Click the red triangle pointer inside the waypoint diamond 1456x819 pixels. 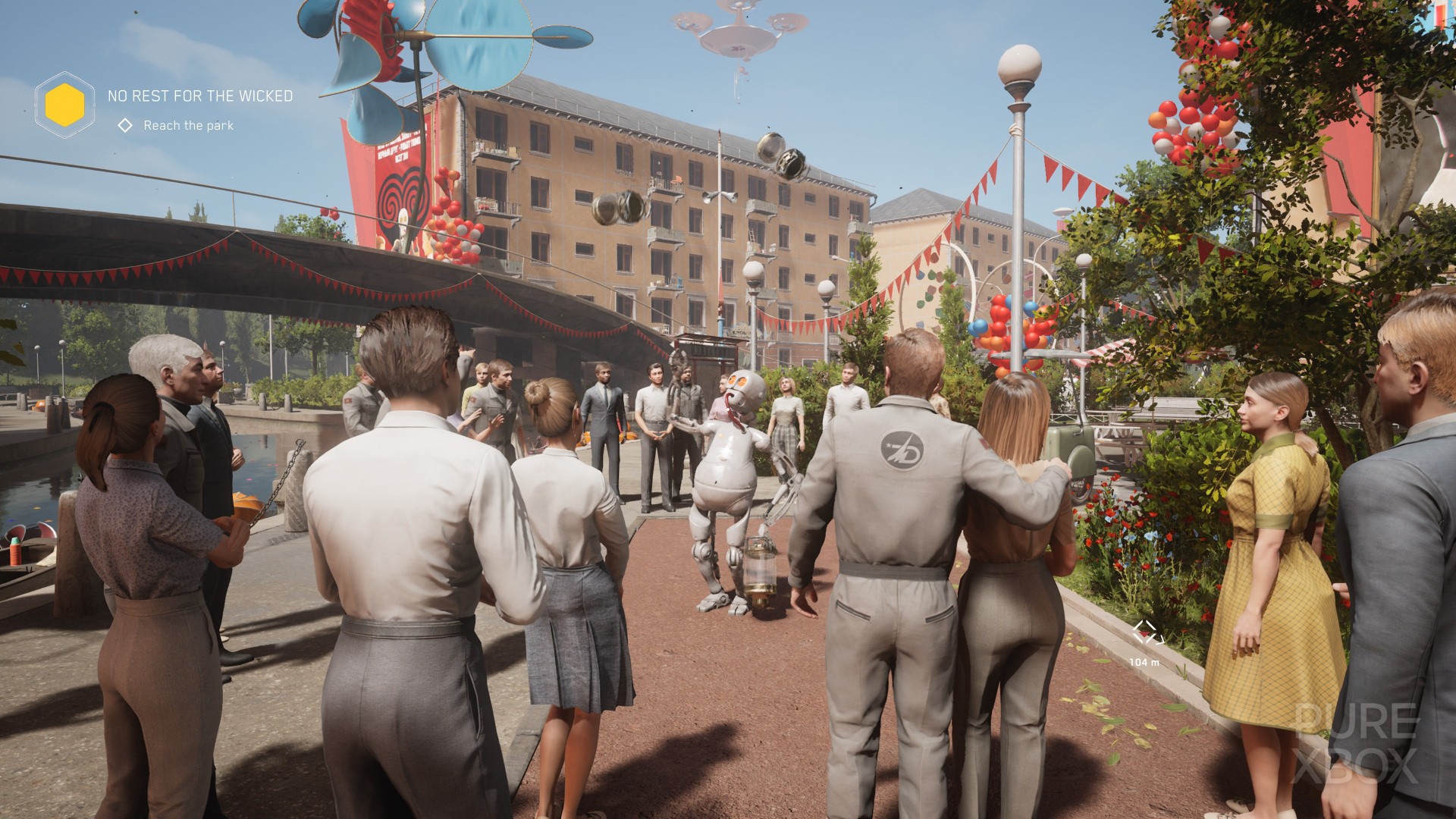coord(1144,634)
